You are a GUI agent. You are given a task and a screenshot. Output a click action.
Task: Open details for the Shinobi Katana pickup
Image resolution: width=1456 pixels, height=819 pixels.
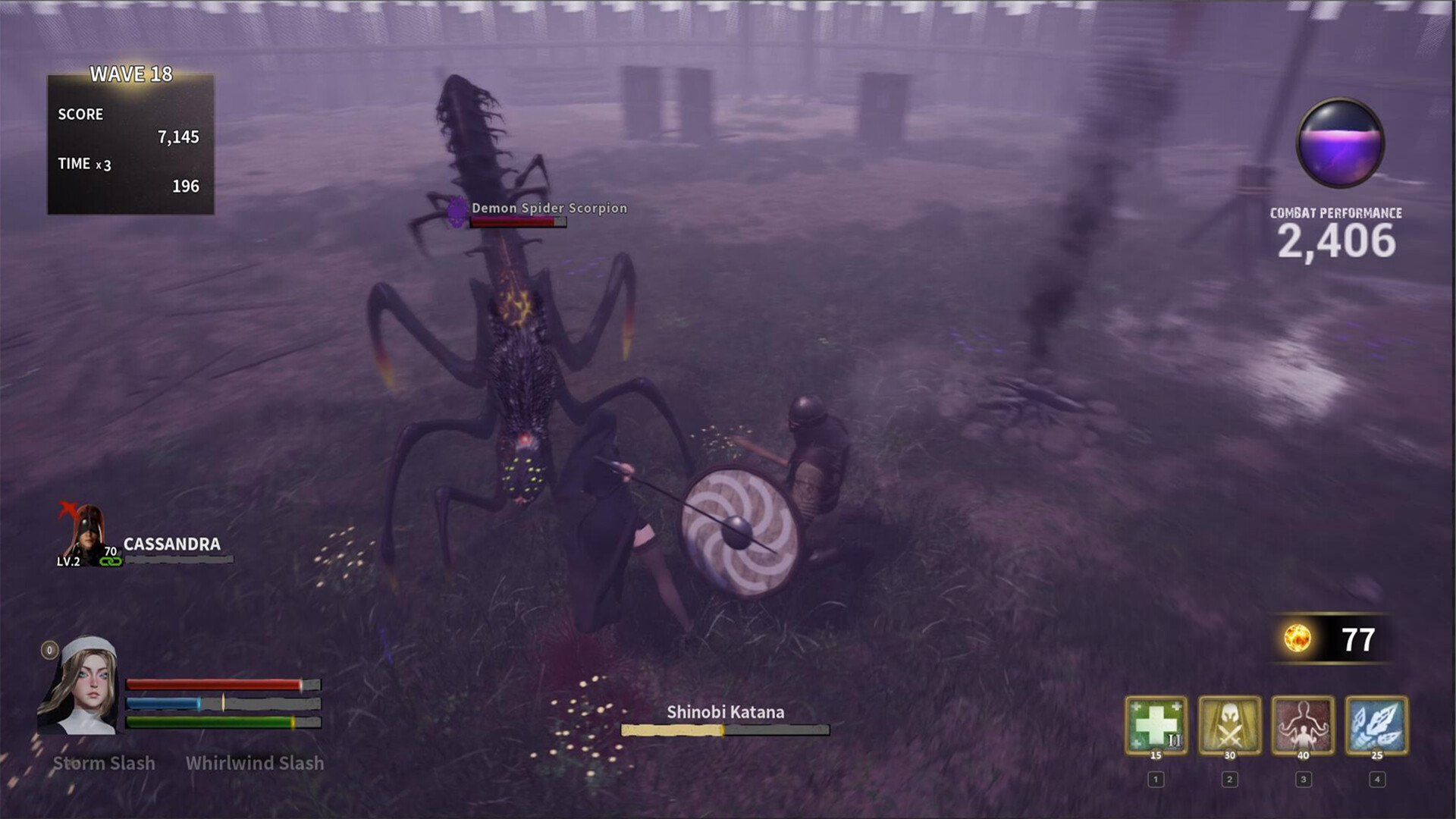pyautogui.click(x=725, y=712)
